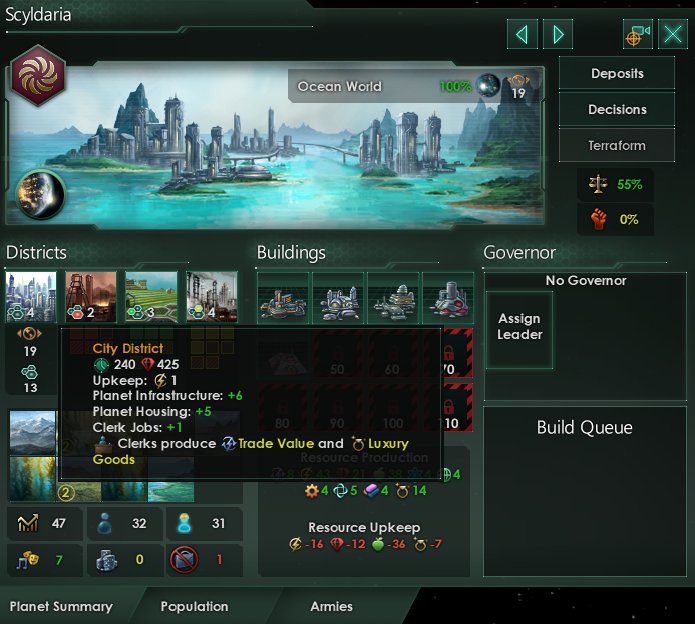
Task: Go to next planet with right arrow
Action: tap(558, 35)
